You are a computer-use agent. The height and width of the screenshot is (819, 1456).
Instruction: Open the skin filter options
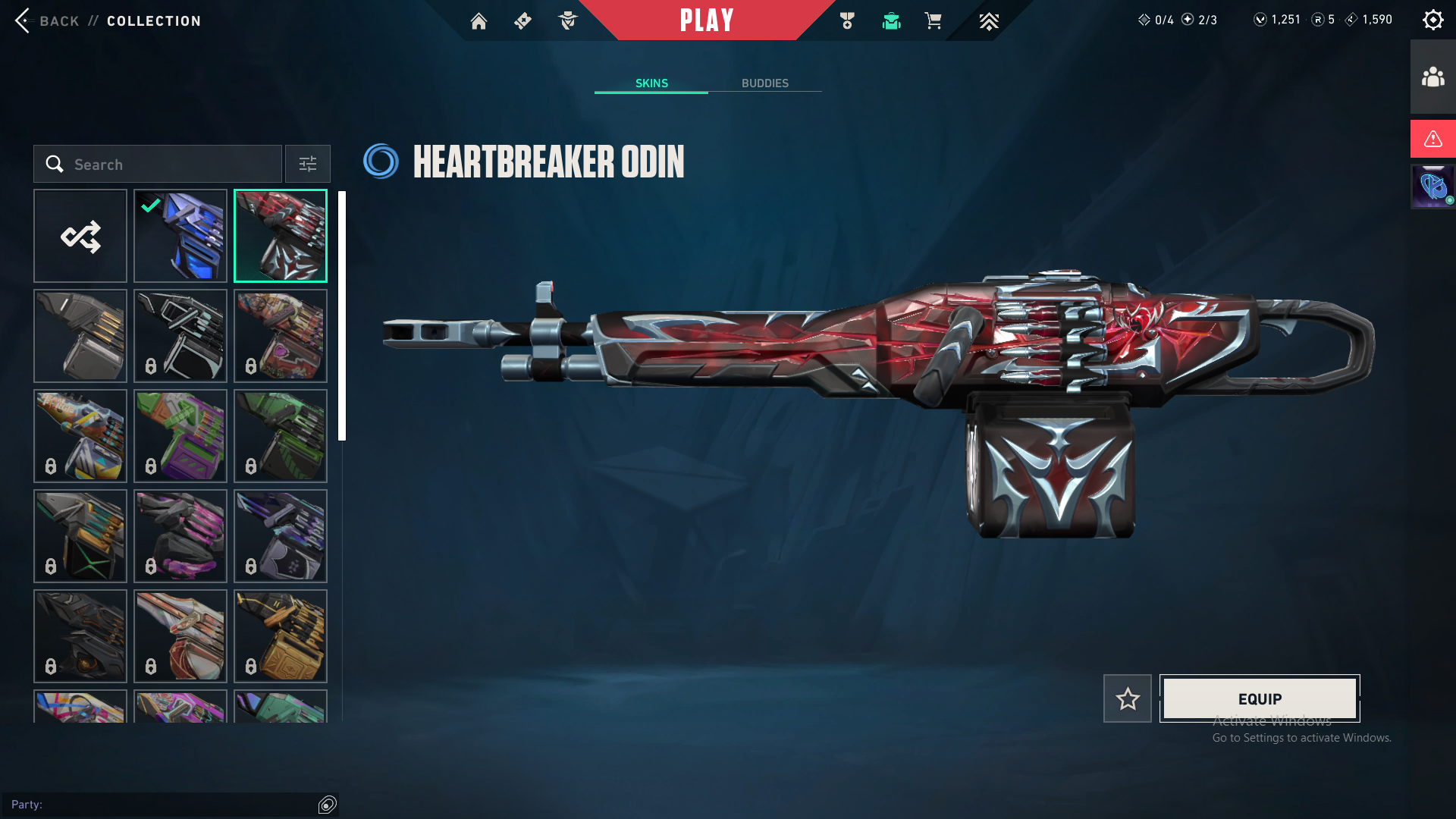(x=308, y=164)
